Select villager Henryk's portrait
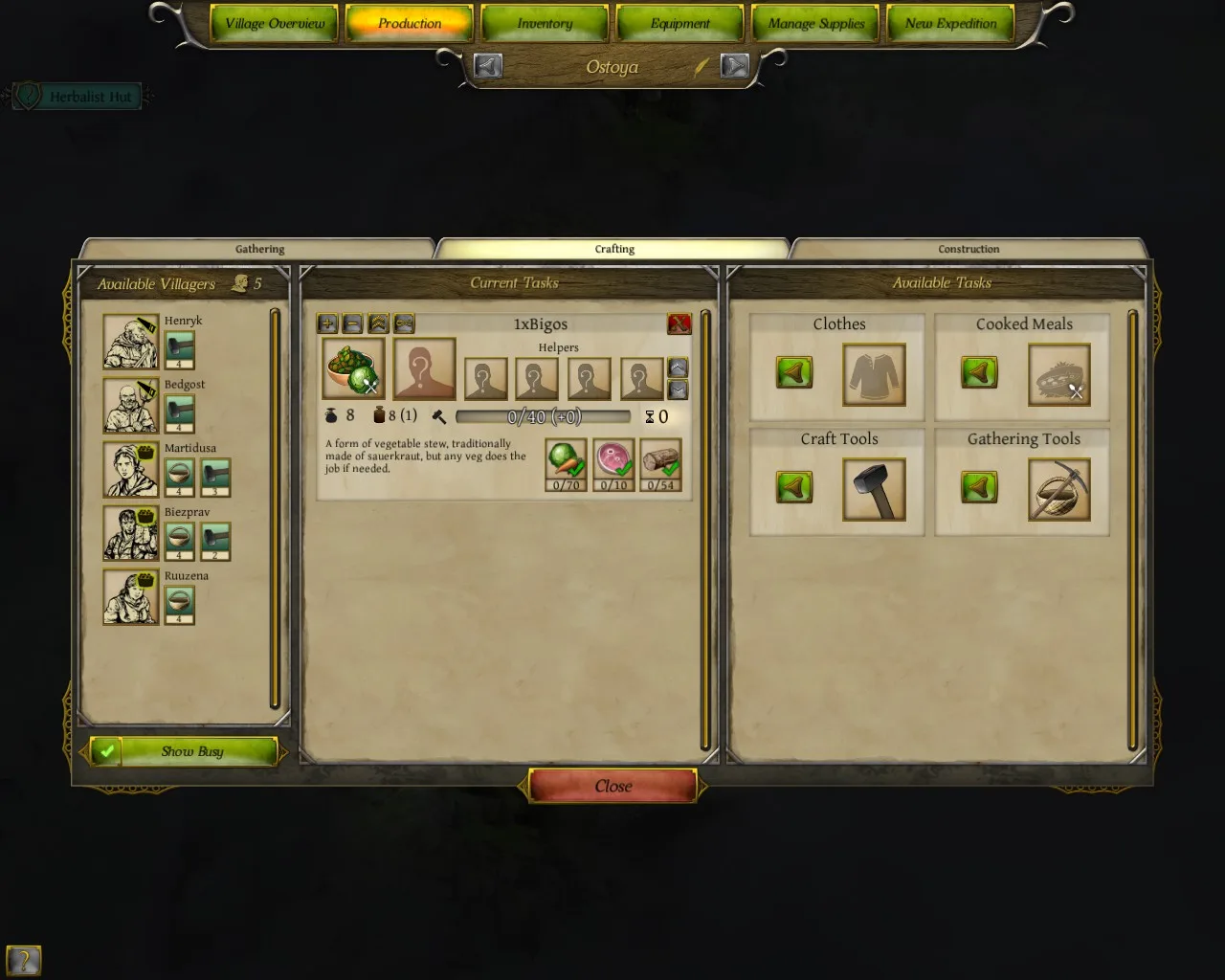 point(131,342)
